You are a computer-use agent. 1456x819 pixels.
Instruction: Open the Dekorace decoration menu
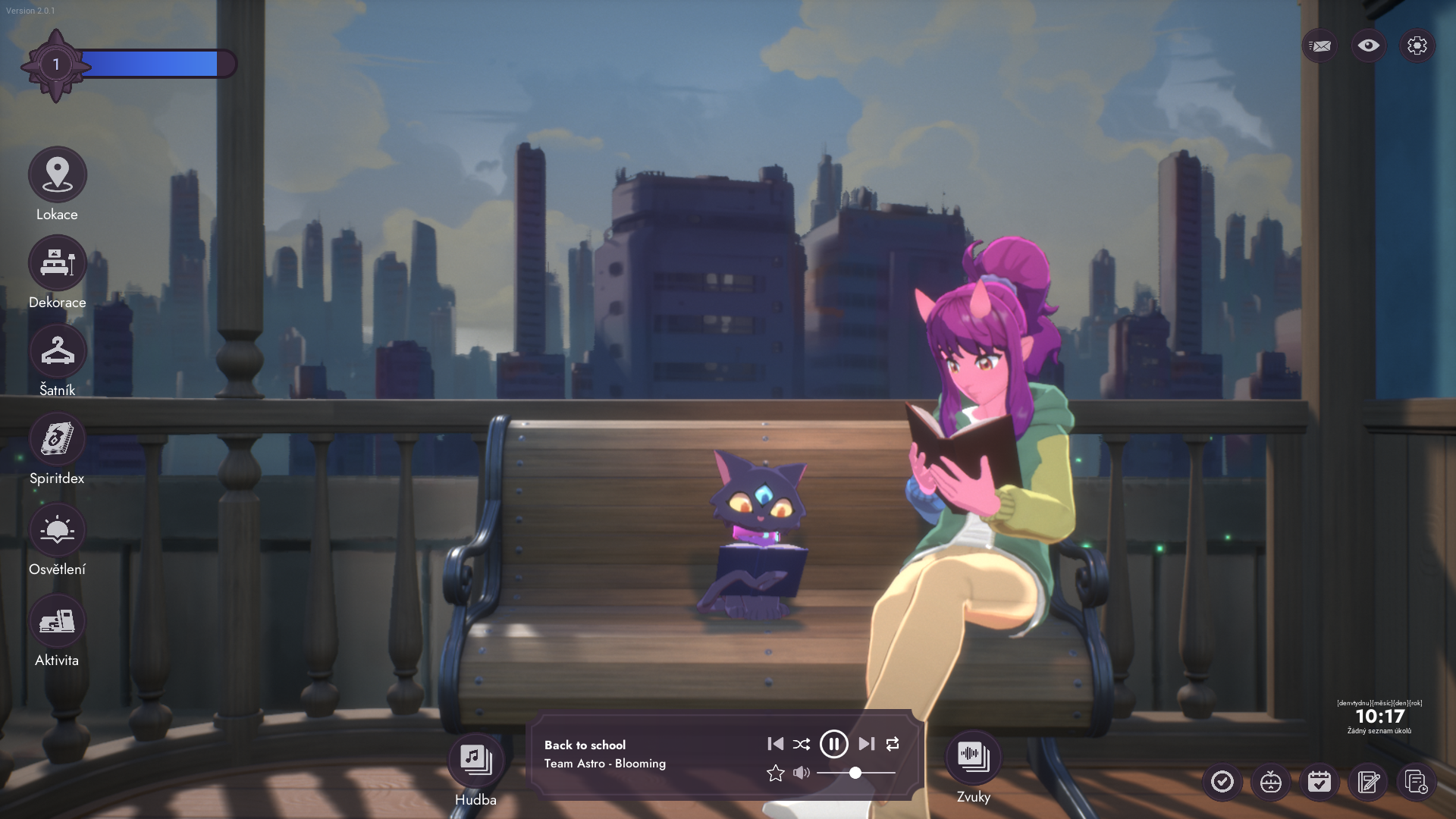click(57, 263)
